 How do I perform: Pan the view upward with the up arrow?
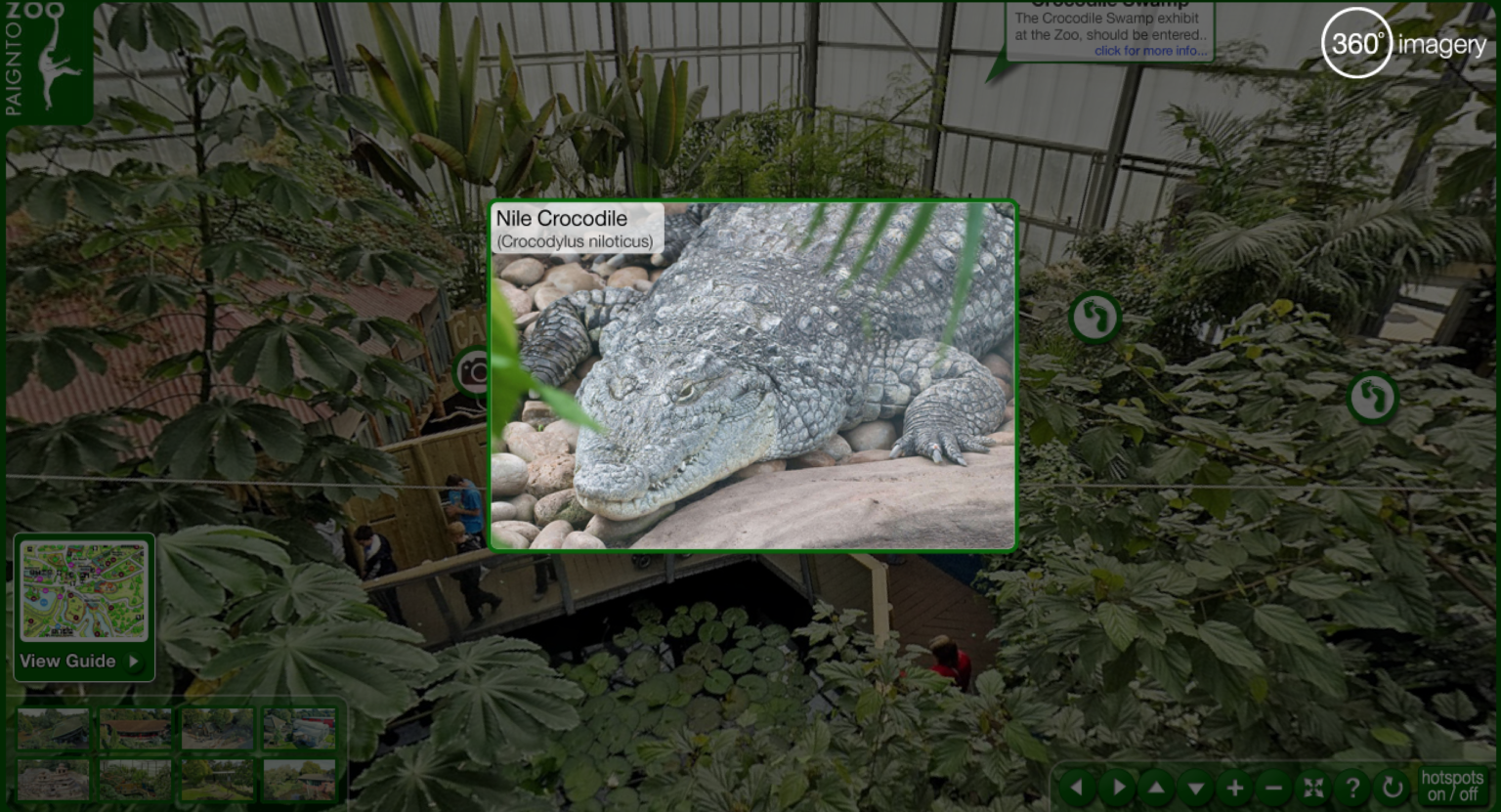[1158, 787]
